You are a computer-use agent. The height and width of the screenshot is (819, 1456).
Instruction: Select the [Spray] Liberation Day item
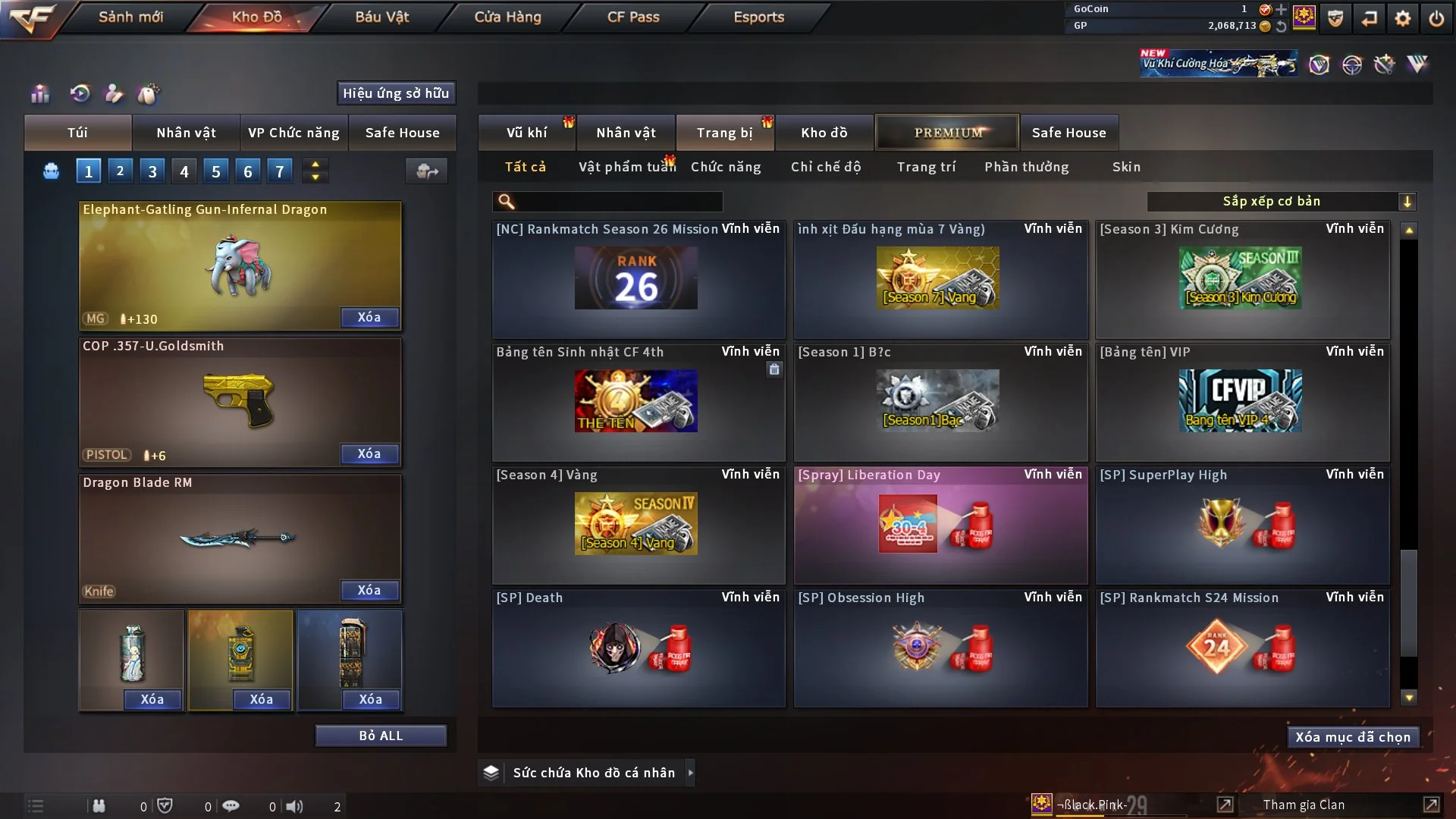pyautogui.click(x=940, y=525)
